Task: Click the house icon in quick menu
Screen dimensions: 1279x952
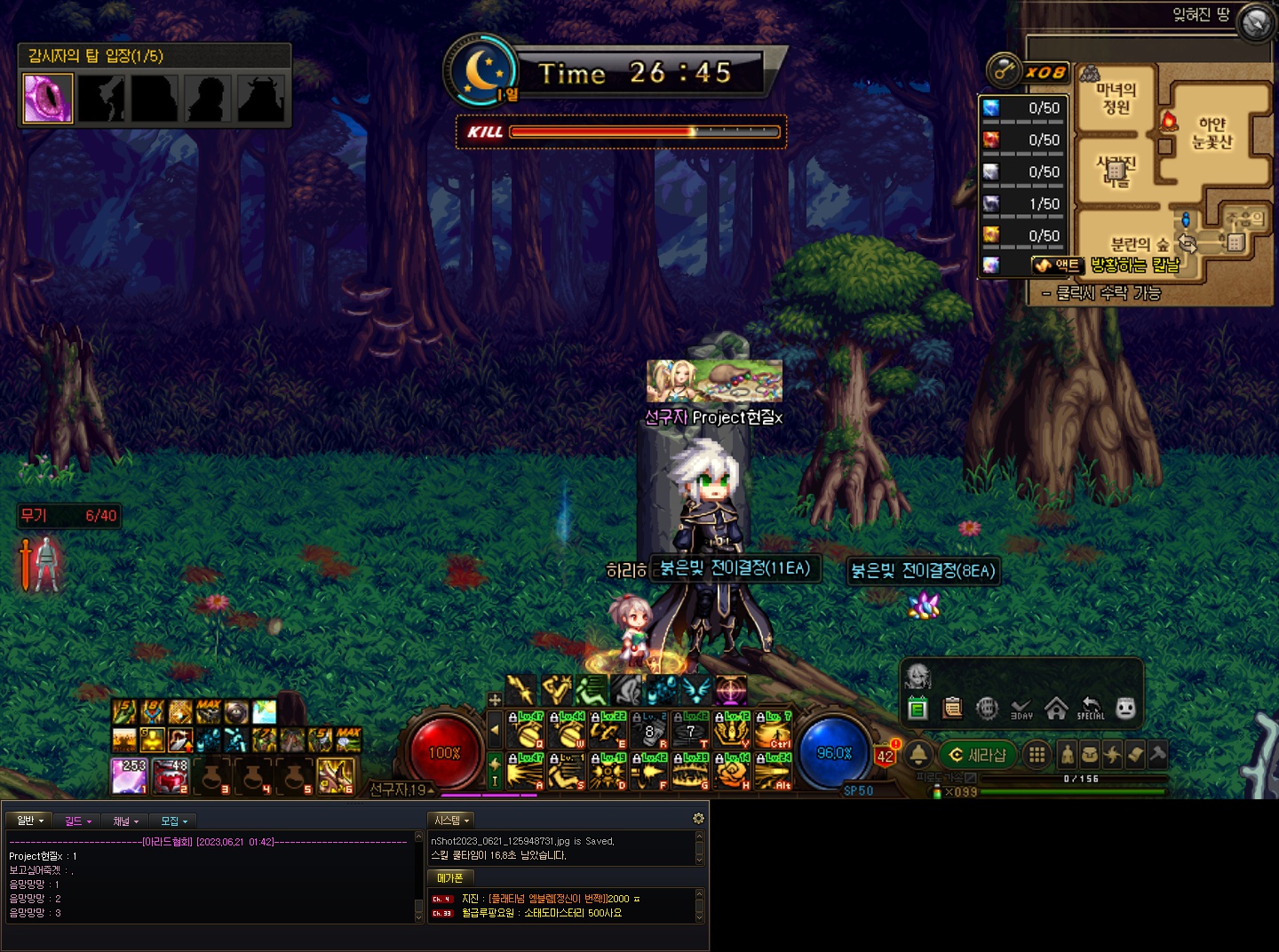Action: [1056, 709]
